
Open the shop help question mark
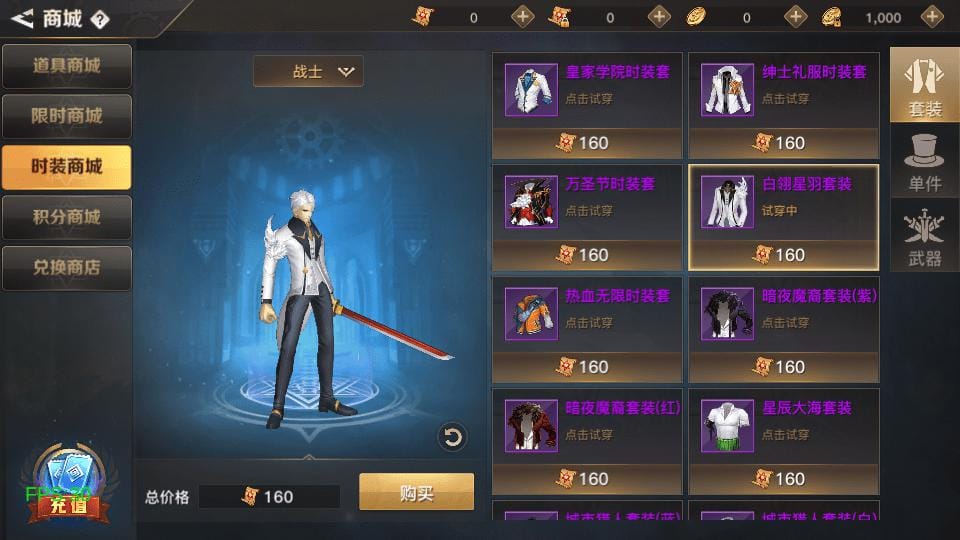pos(99,18)
